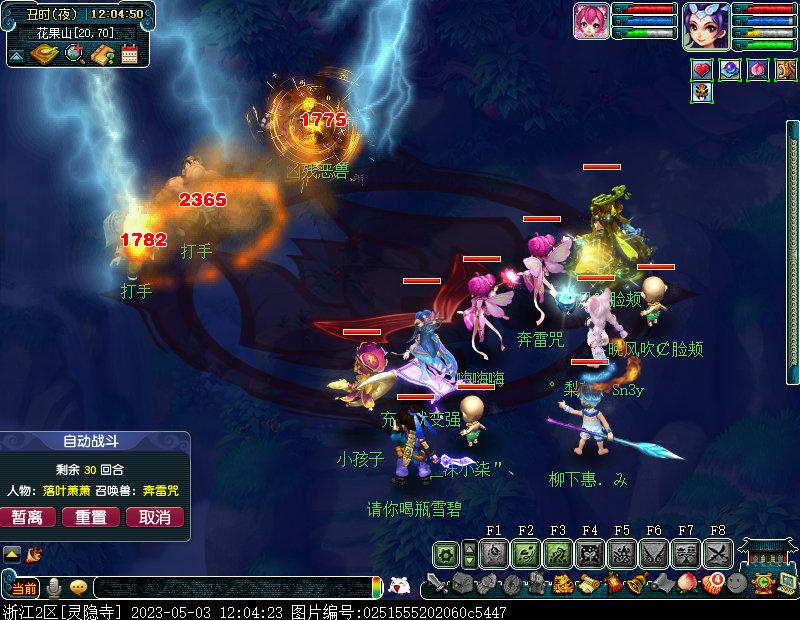Screen dimensions: 800x620
Task: Collapse the top-left location panel arrow
Action: [x=17, y=56]
